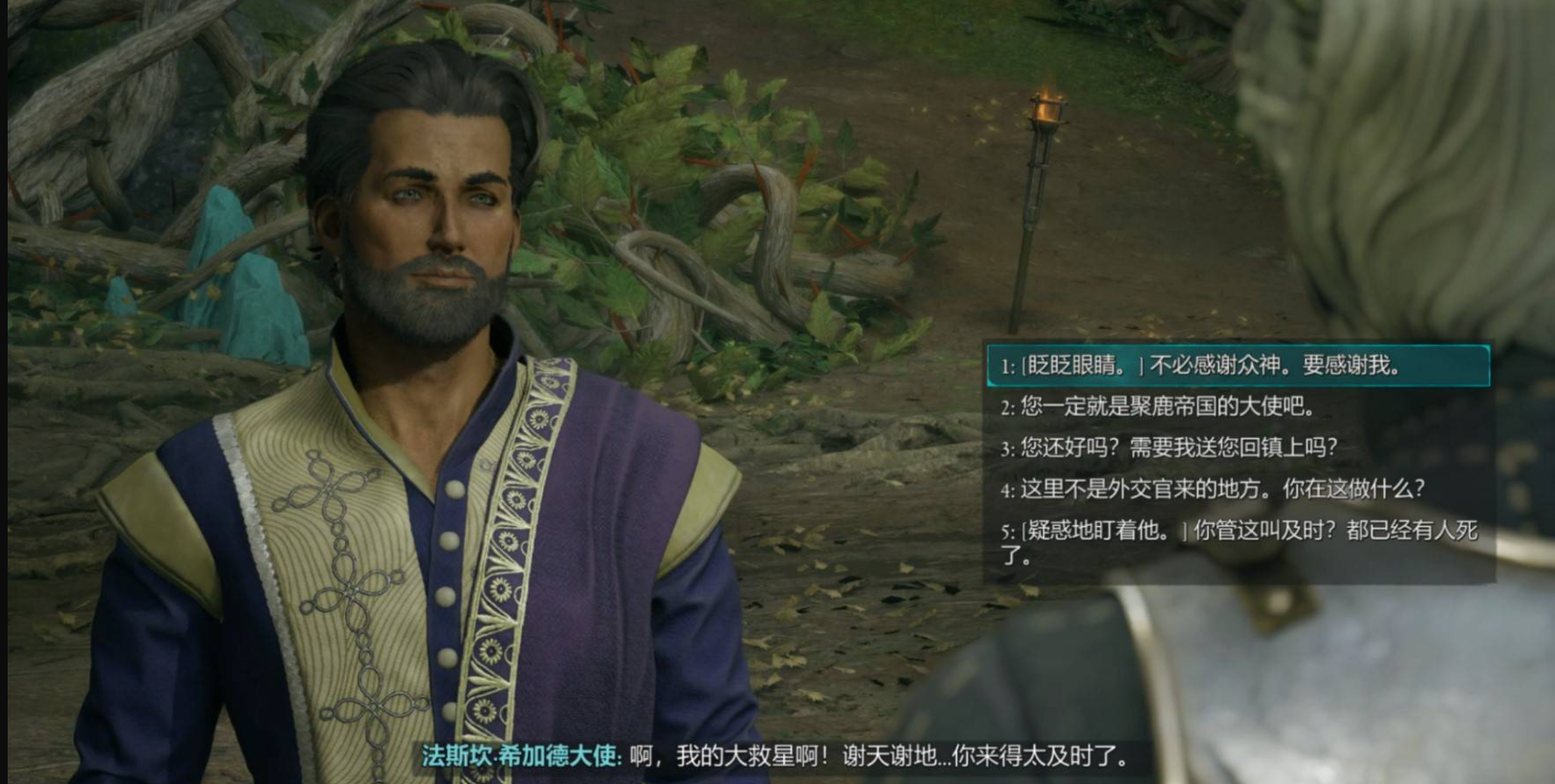Screen dimensions: 1555x784
Task: Choose reply 4: 这里不是外交官来的地方
Action: point(1213,490)
